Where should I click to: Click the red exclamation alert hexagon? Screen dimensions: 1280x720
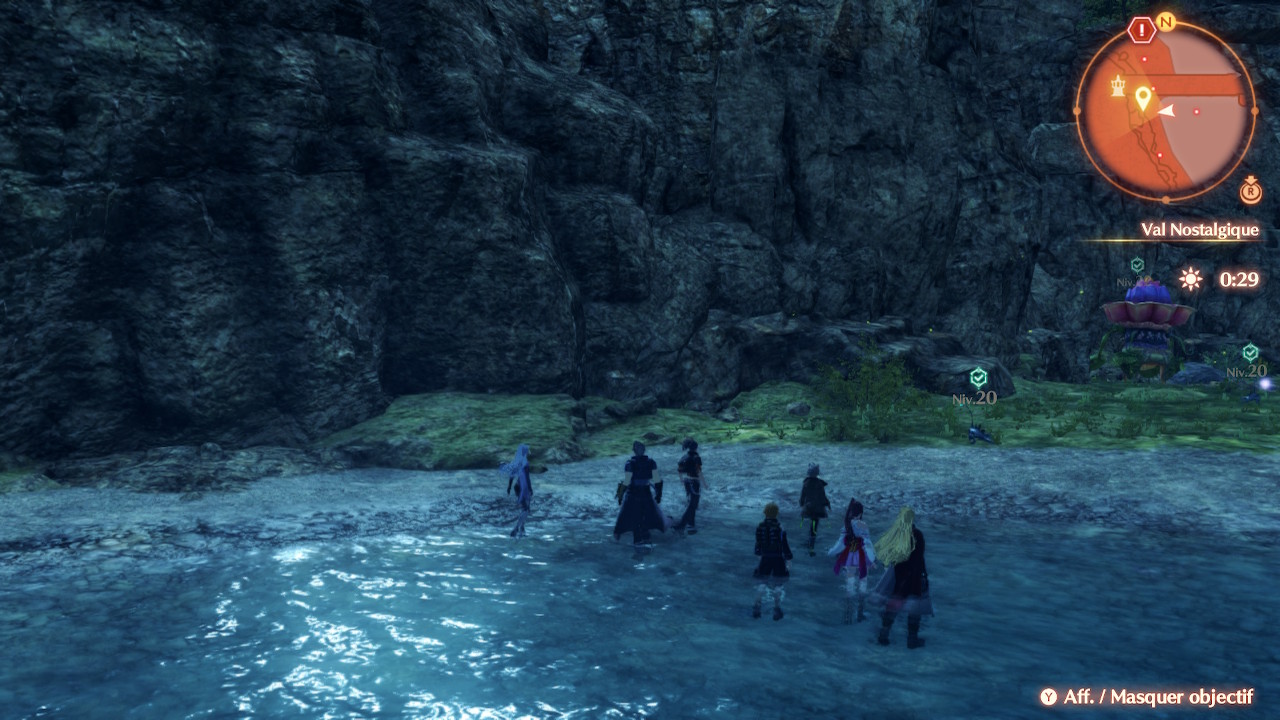[1141, 30]
